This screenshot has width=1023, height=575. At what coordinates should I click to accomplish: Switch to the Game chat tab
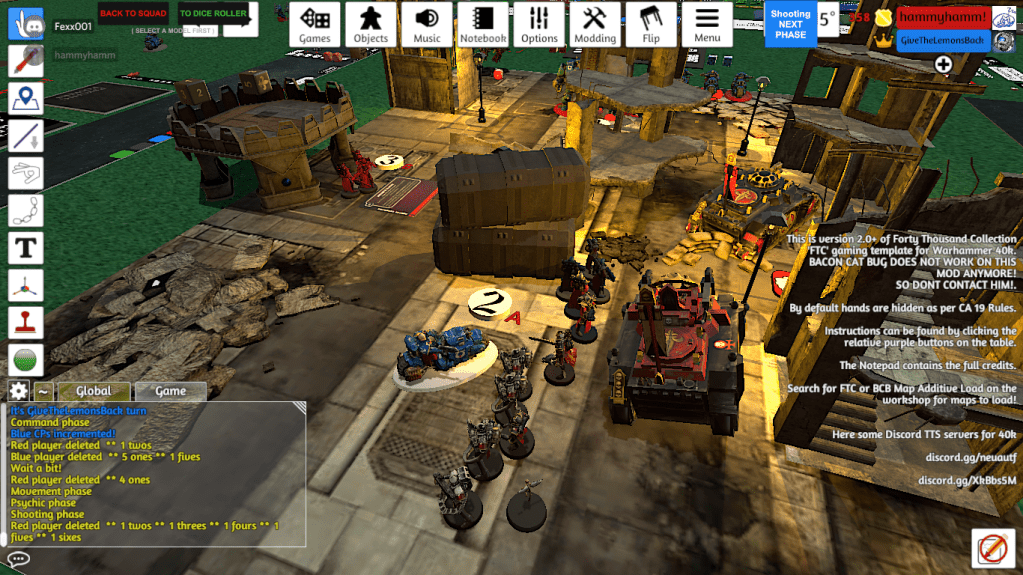click(170, 391)
